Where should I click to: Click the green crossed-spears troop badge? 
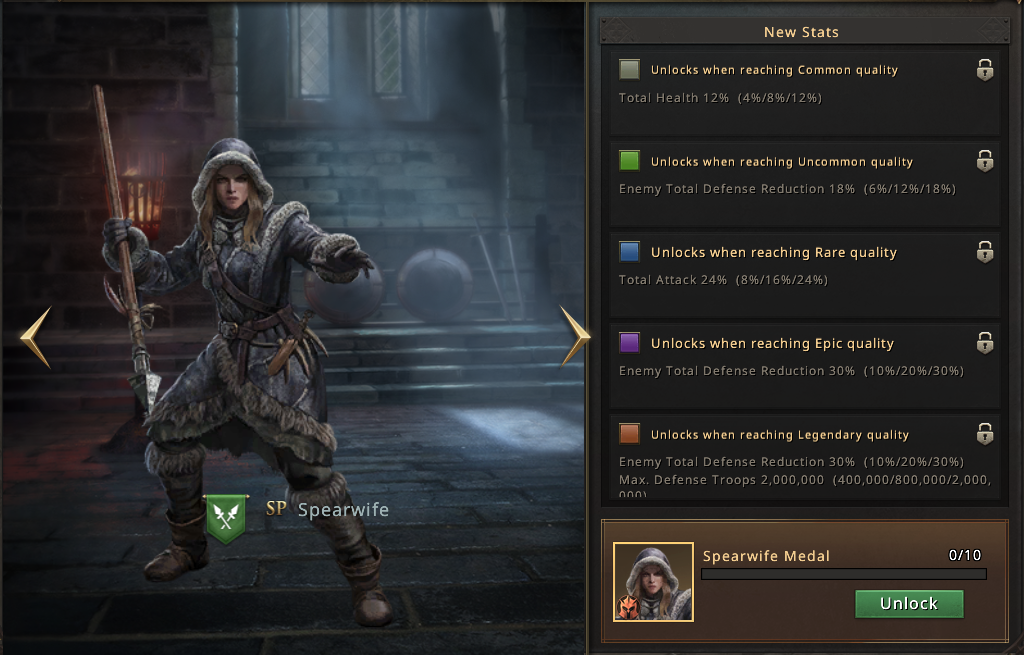pyautogui.click(x=227, y=516)
